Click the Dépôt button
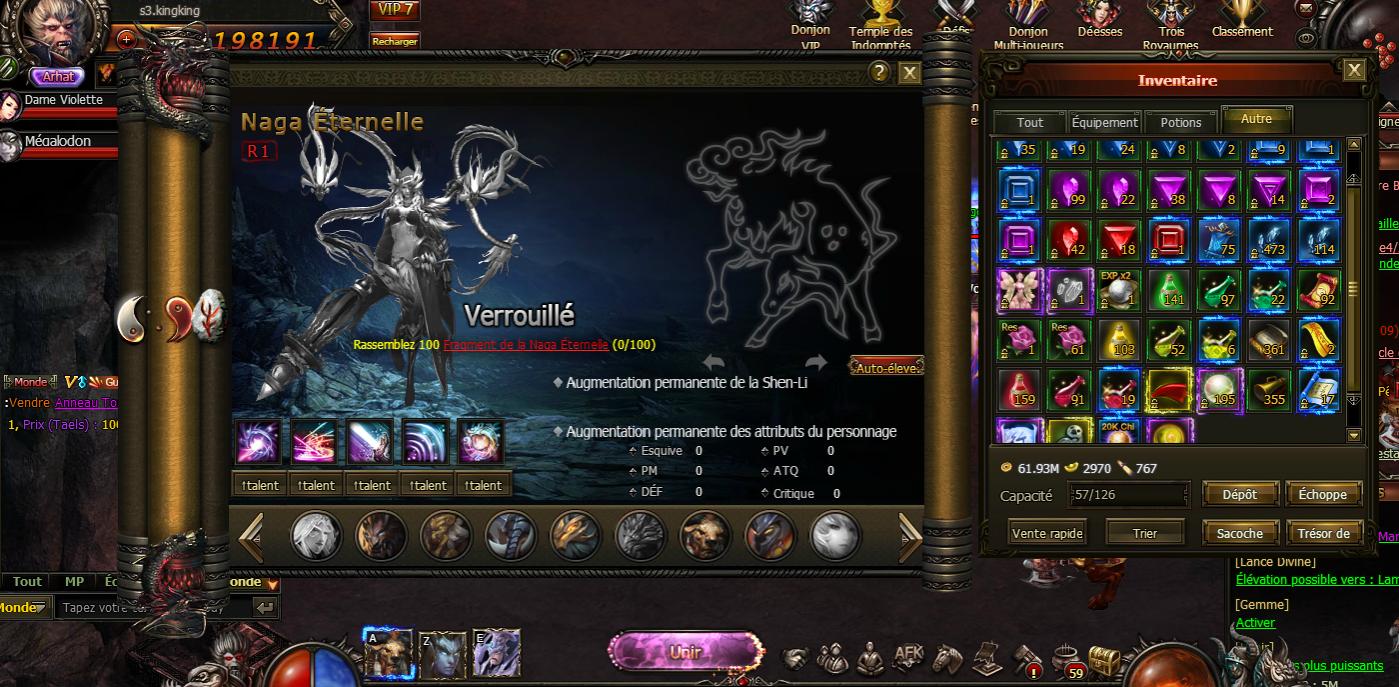Viewport: 1399px width, 687px height. tap(1239, 494)
